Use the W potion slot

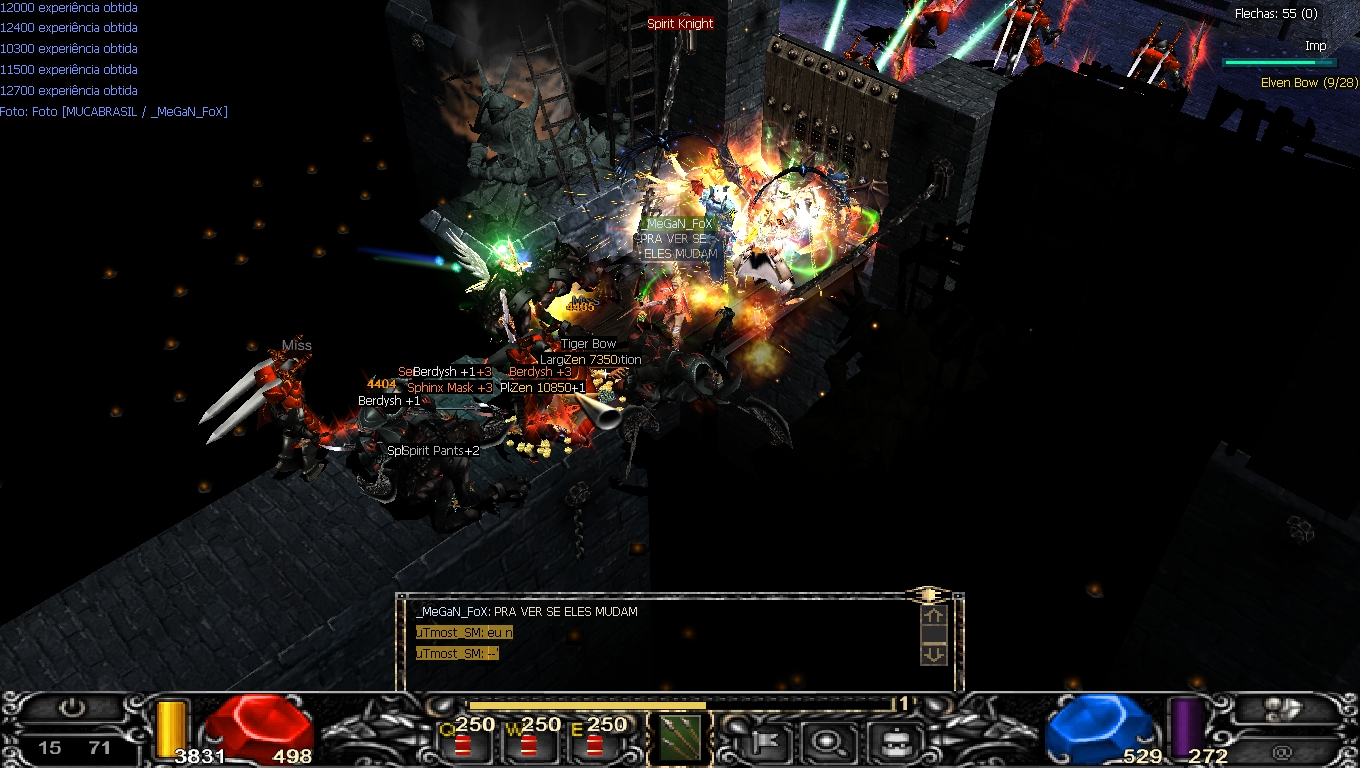click(529, 742)
